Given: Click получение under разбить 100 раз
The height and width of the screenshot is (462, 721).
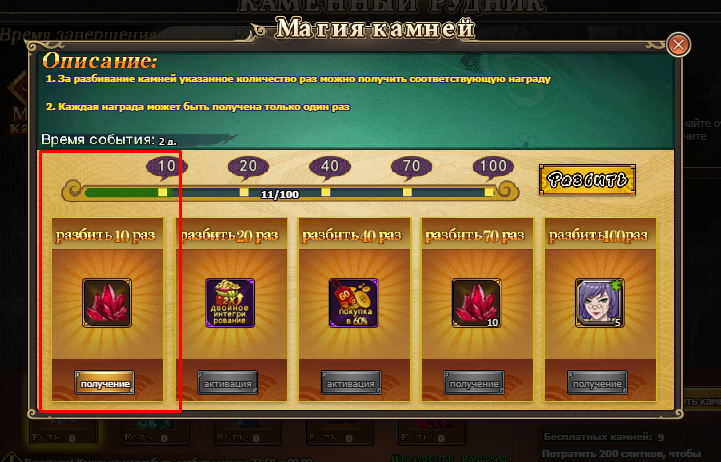Looking at the screenshot, I should 597,383.
